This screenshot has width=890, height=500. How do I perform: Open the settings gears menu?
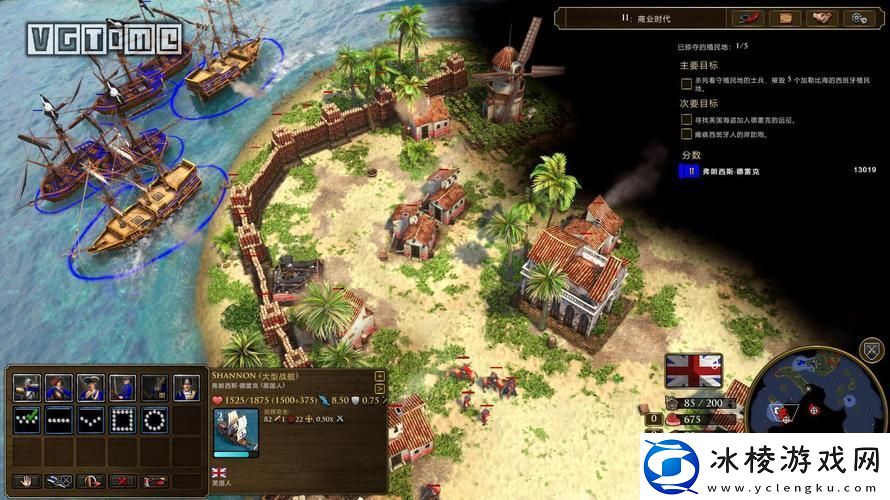[857, 18]
